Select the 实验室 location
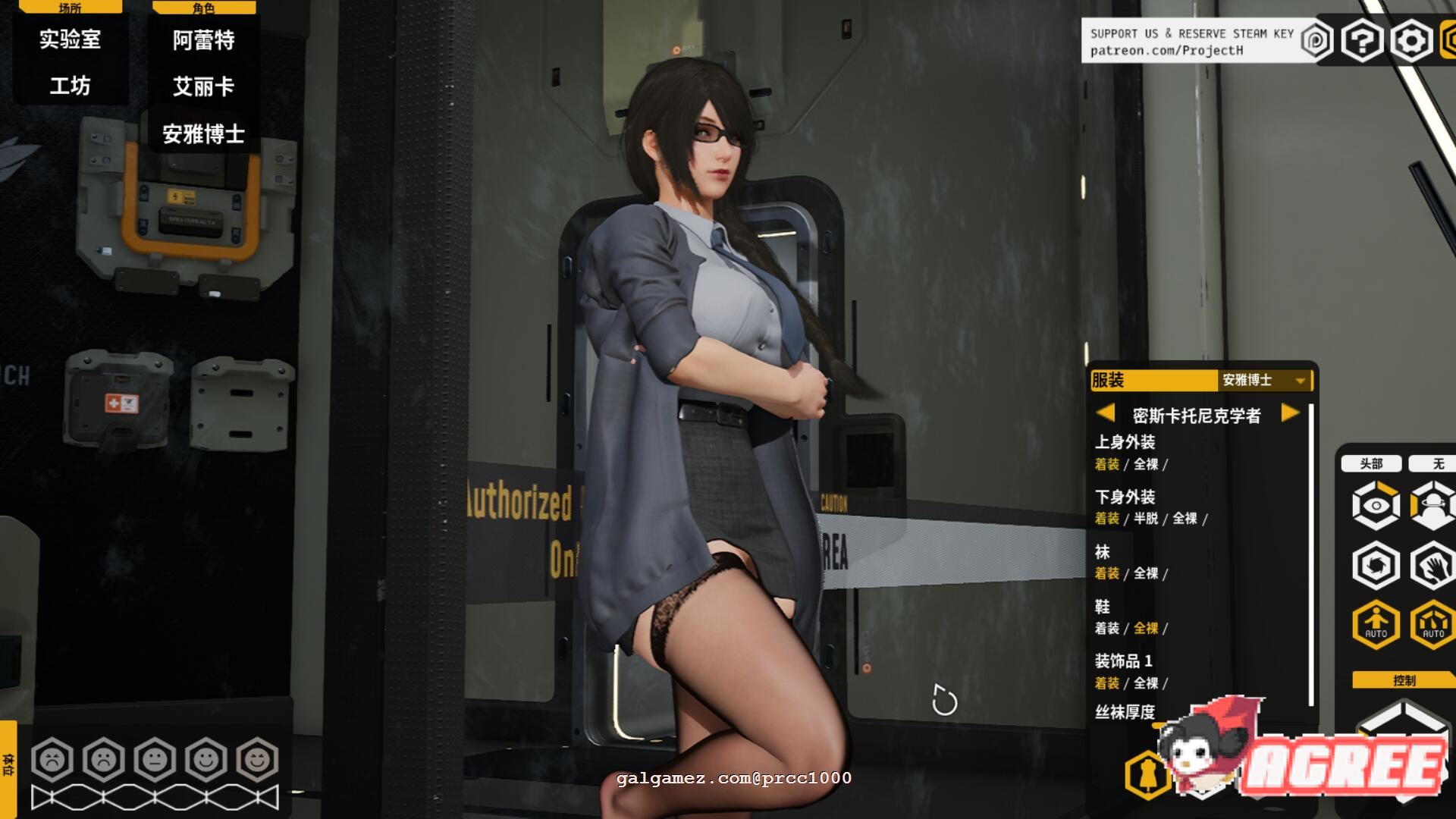The width and height of the screenshot is (1456, 819). coord(70,39)
